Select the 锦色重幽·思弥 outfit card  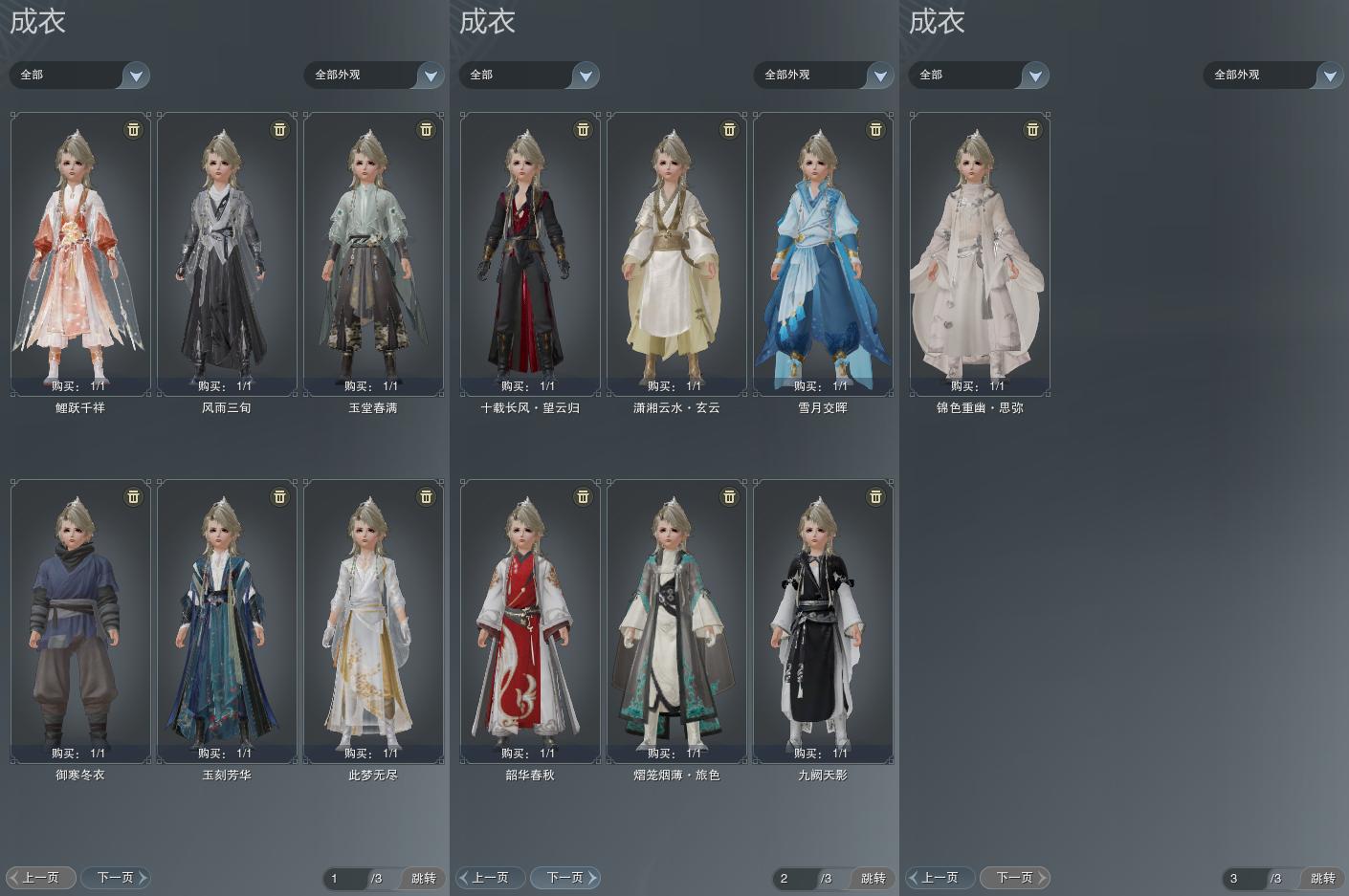[x=980, y=253]
